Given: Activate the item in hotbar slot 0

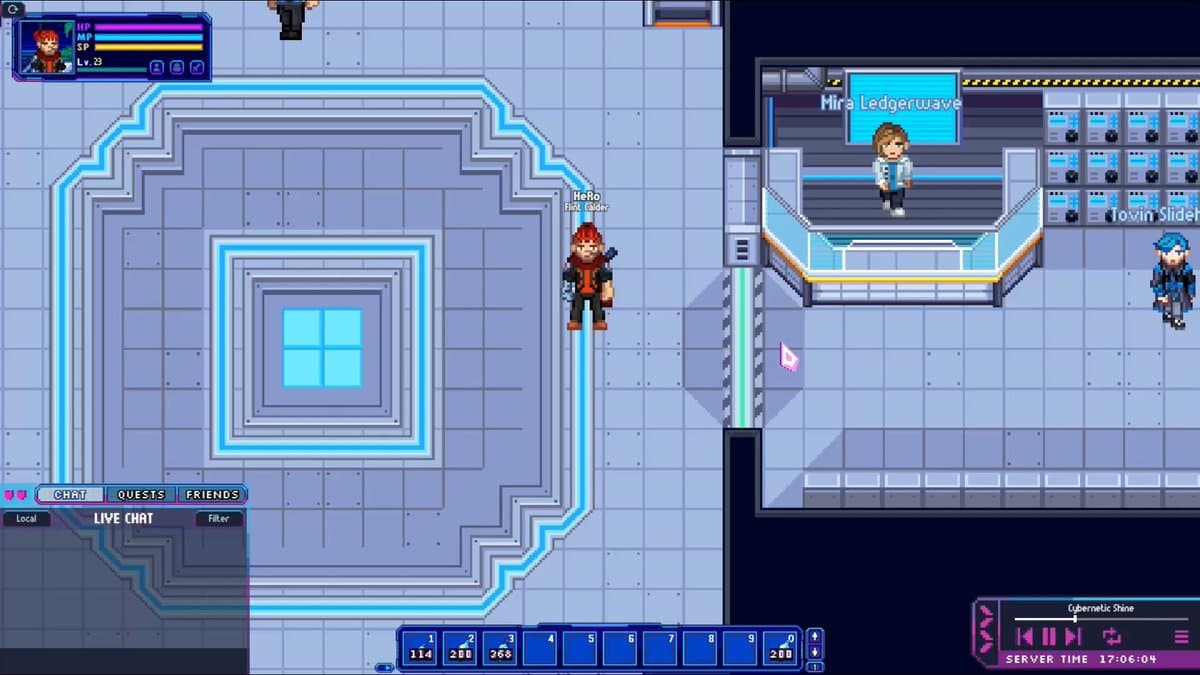Looking at the screenshot, I should tap(781, 648).
